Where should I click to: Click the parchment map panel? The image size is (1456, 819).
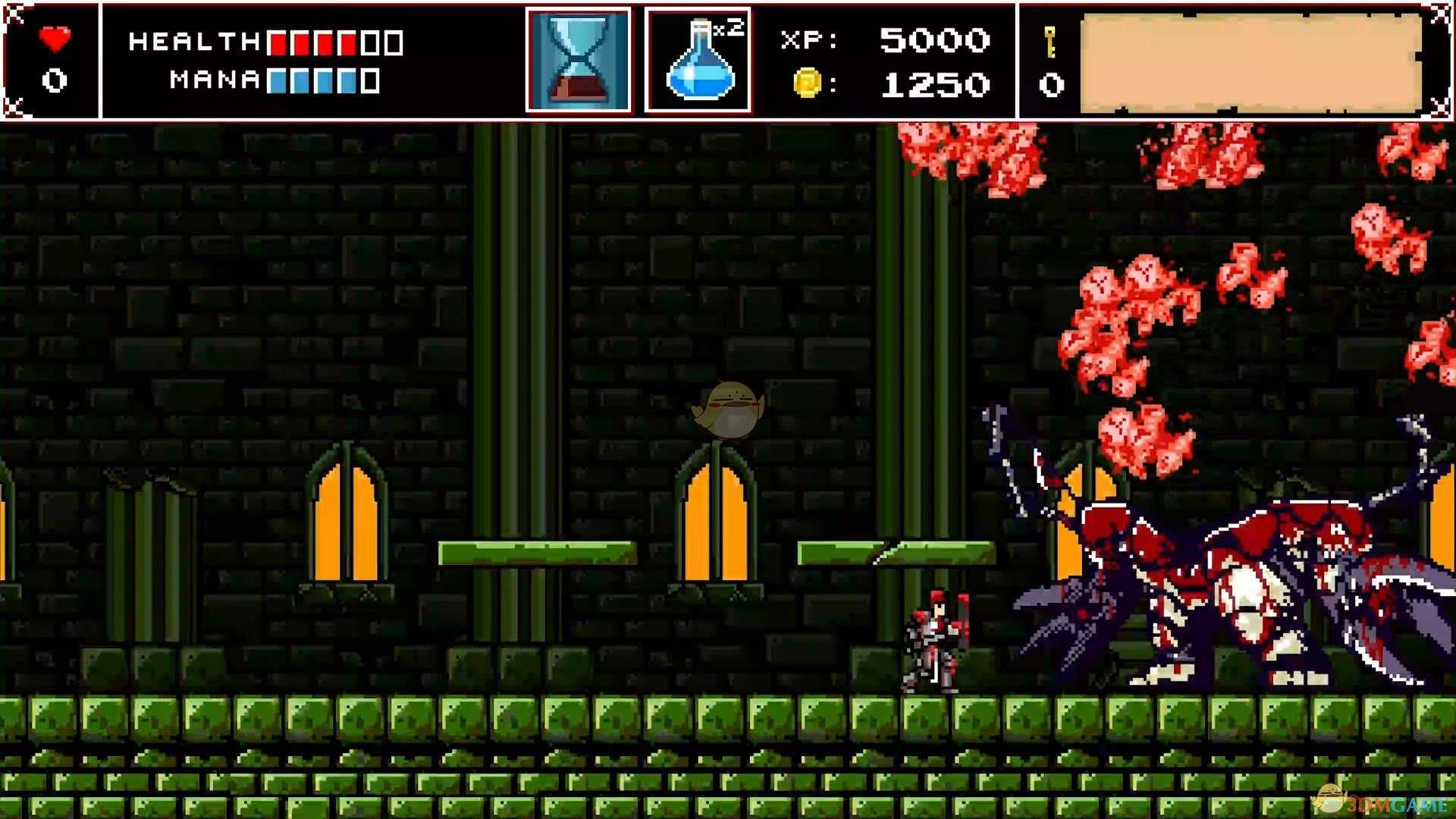pyautogui.click(x=1250, y=62)
